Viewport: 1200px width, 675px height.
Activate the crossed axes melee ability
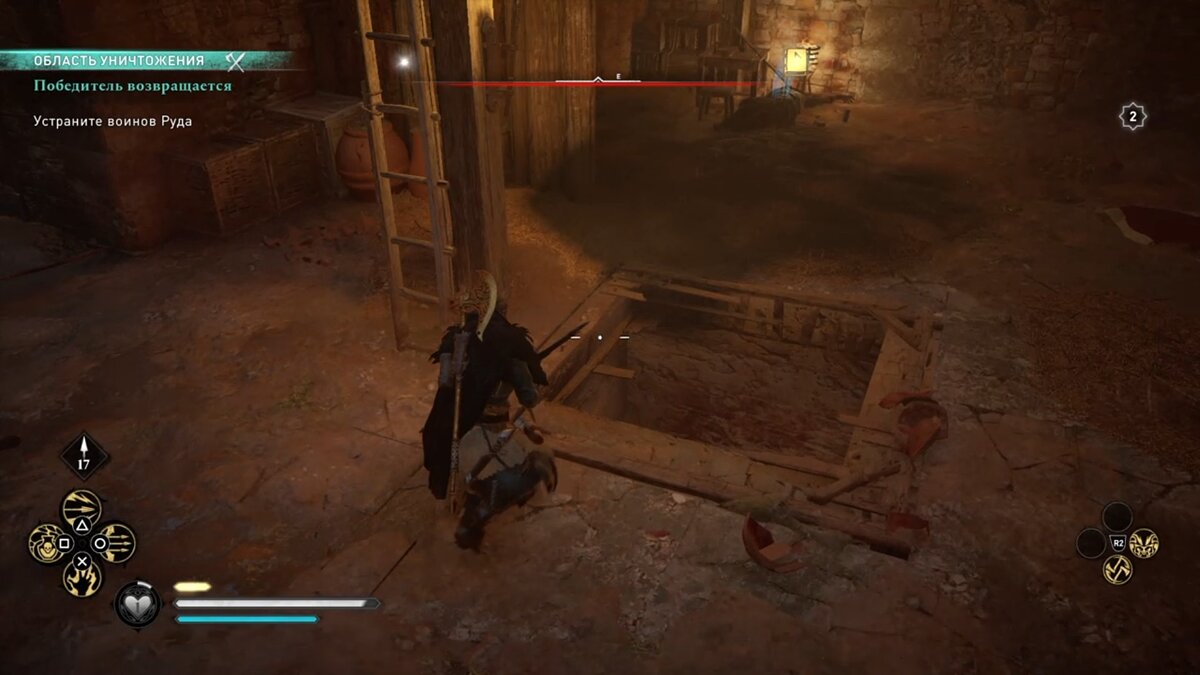(x=1117, y=570)
